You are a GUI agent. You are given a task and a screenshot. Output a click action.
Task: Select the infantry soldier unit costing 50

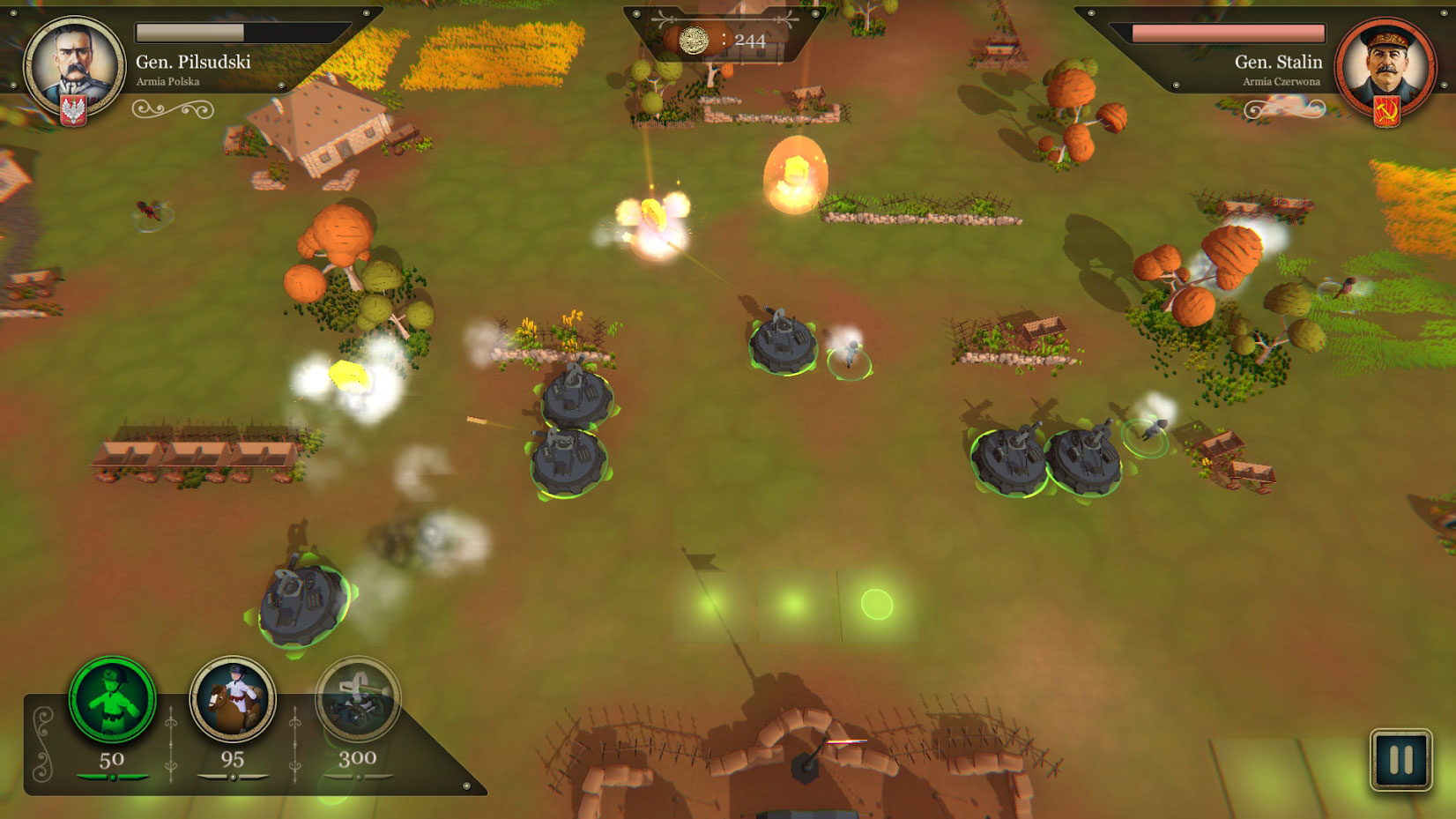click(112, 700)
